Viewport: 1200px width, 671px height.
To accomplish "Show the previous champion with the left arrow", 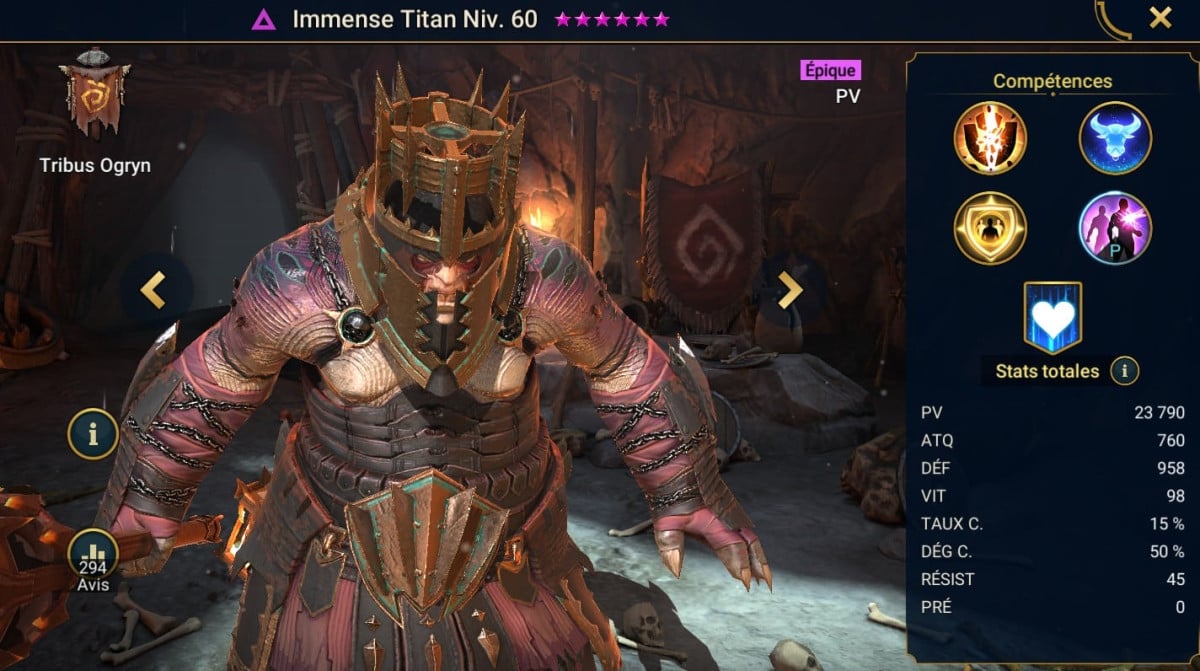I will pyautogui.click(x=152, y=290).
